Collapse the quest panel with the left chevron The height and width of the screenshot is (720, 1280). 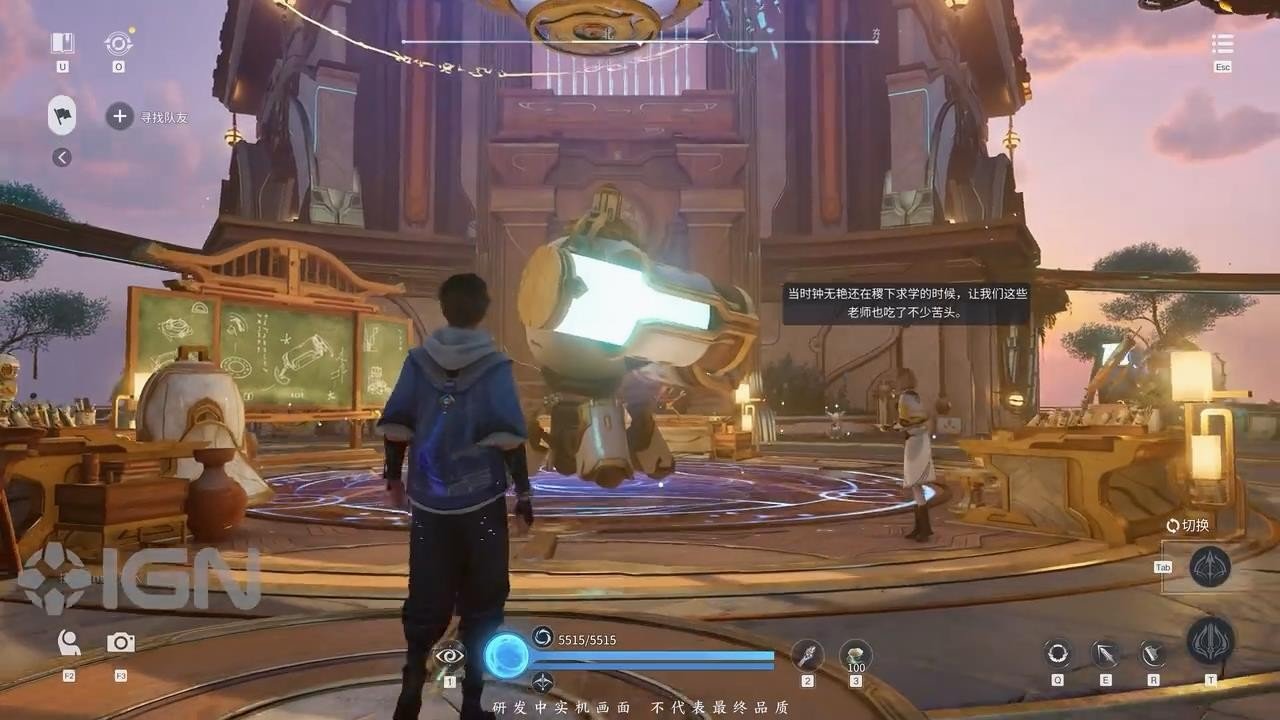pos(63,157)
